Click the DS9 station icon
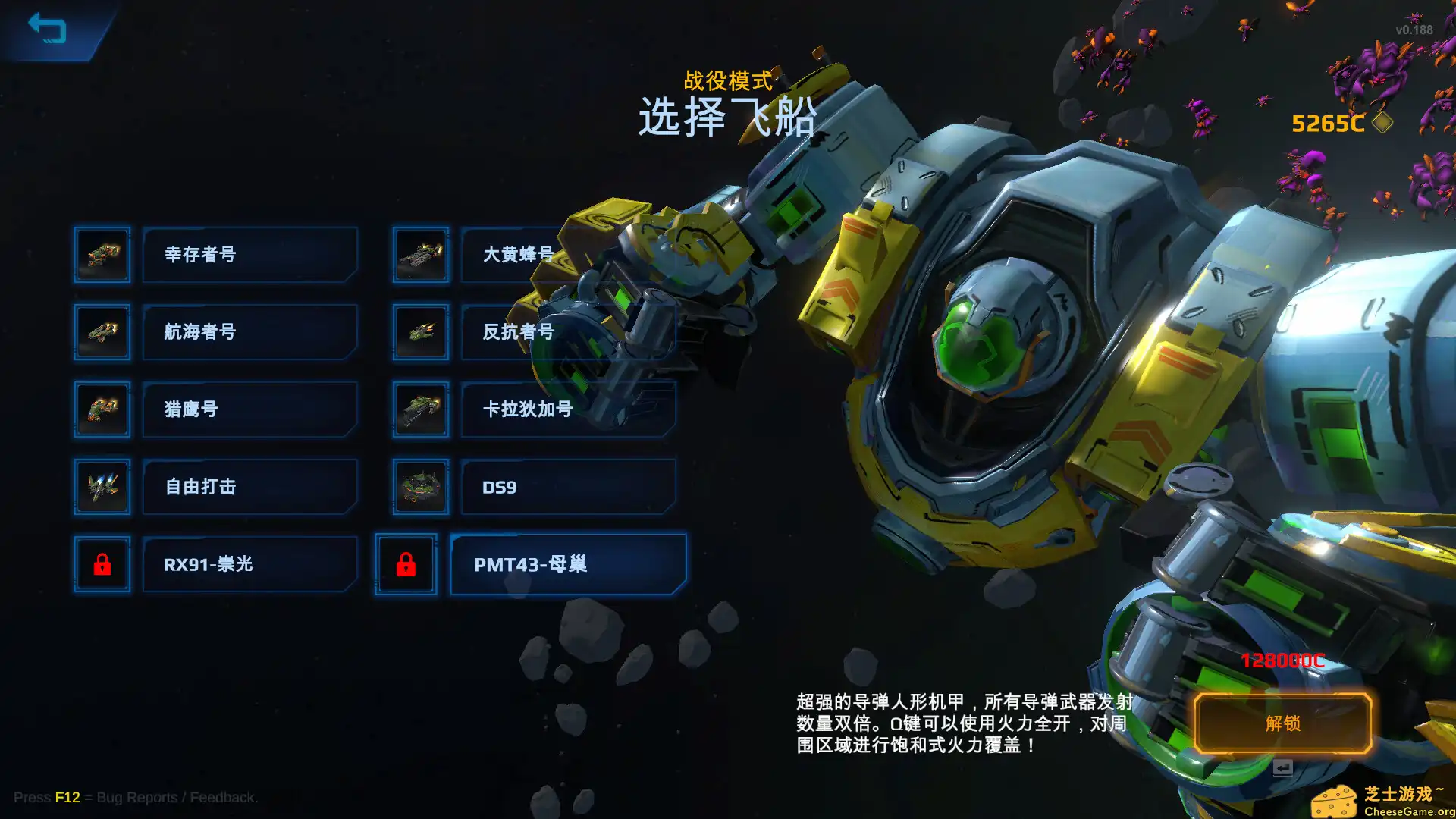This screenshot has height=819, width=1456. click(419, 487)
